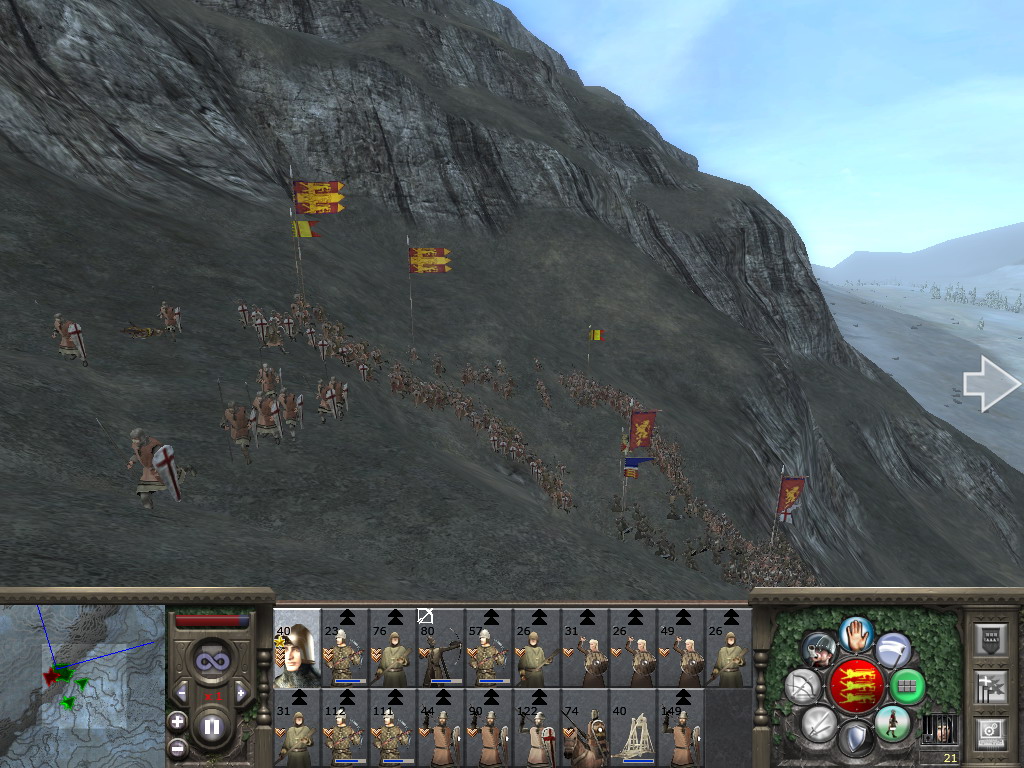1024x768 pixels.
Task: Toggle guard mode shield button
Action: (855, 739)
